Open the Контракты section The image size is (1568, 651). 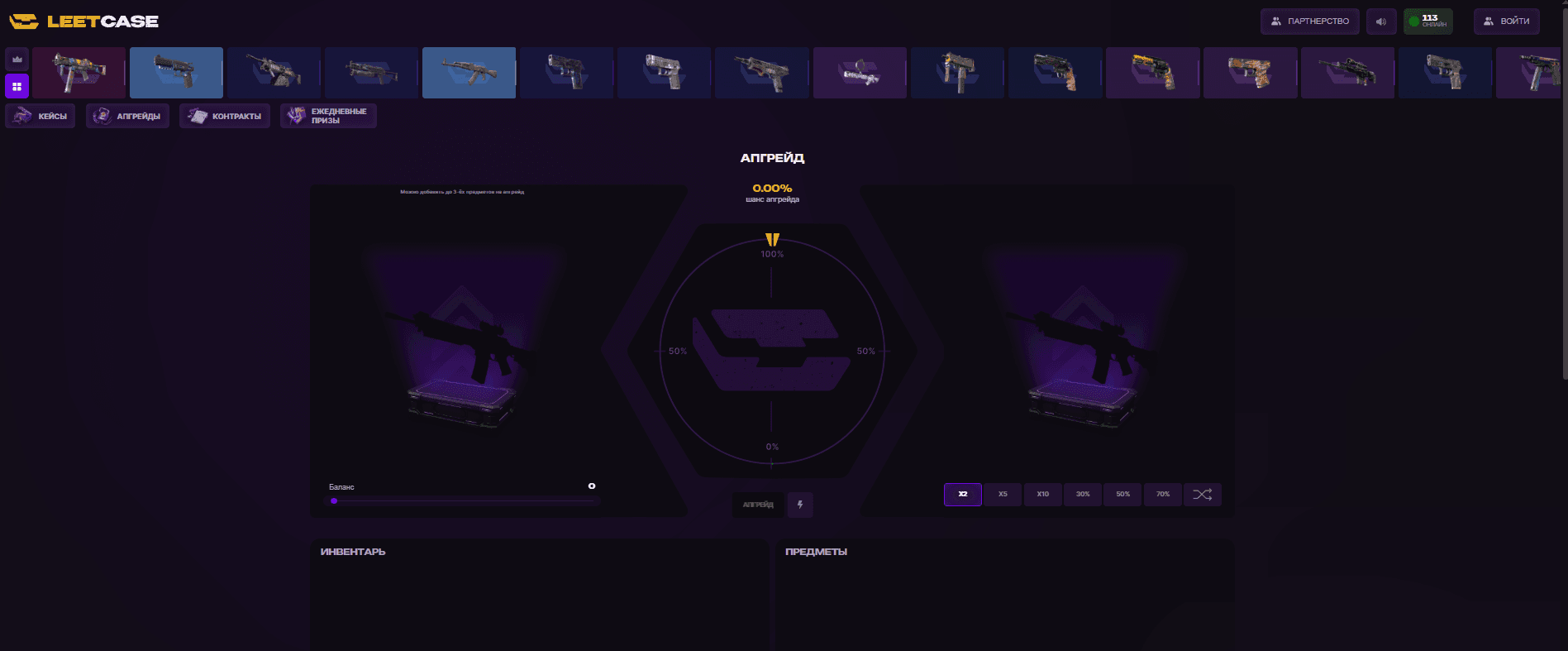225,116
